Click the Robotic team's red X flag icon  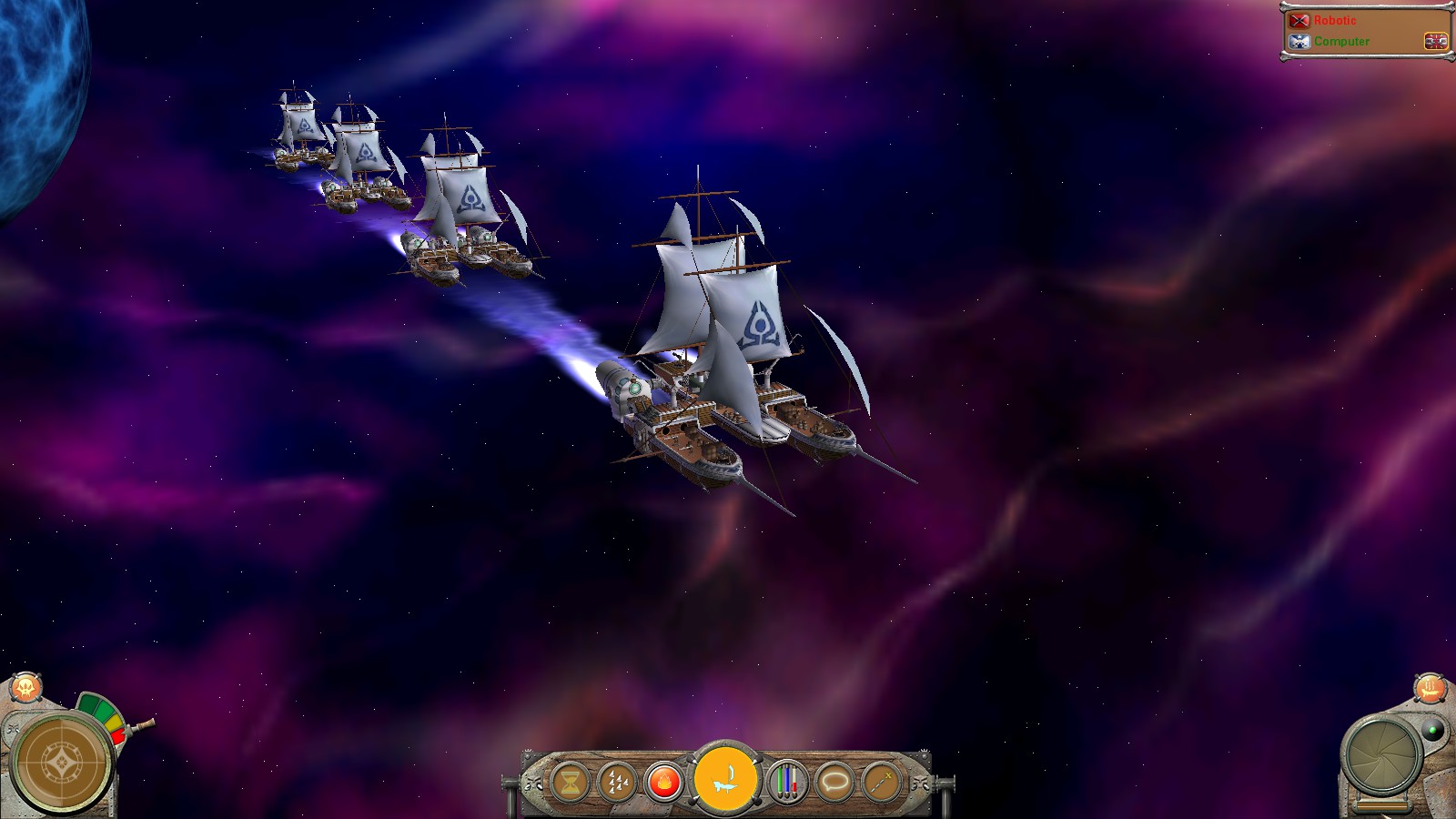click(1299, 20)
